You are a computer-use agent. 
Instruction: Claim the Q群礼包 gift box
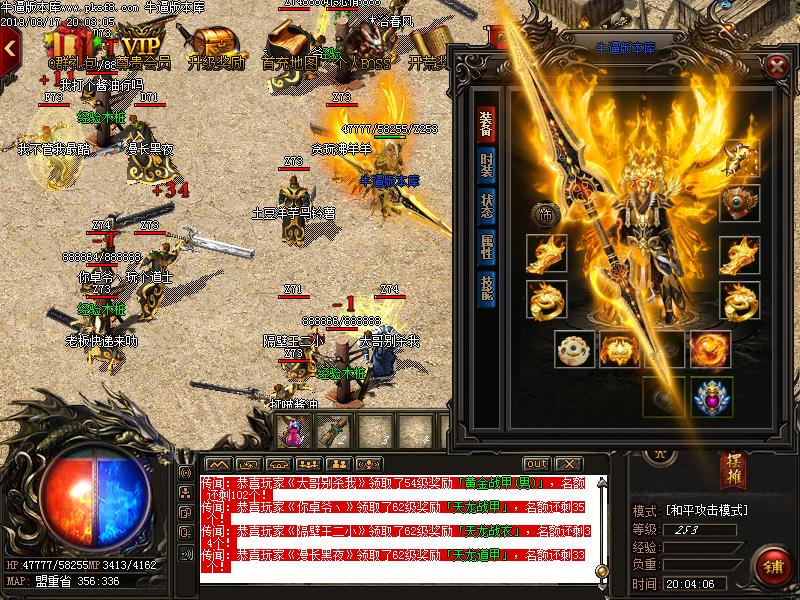pyautogui.click(x=72, y=46)
